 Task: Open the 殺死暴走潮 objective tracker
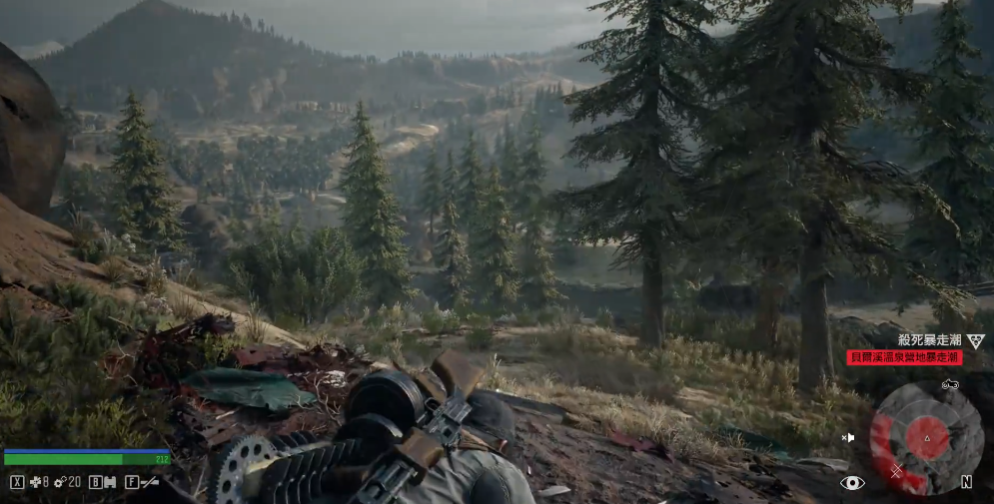pos(930,341)
